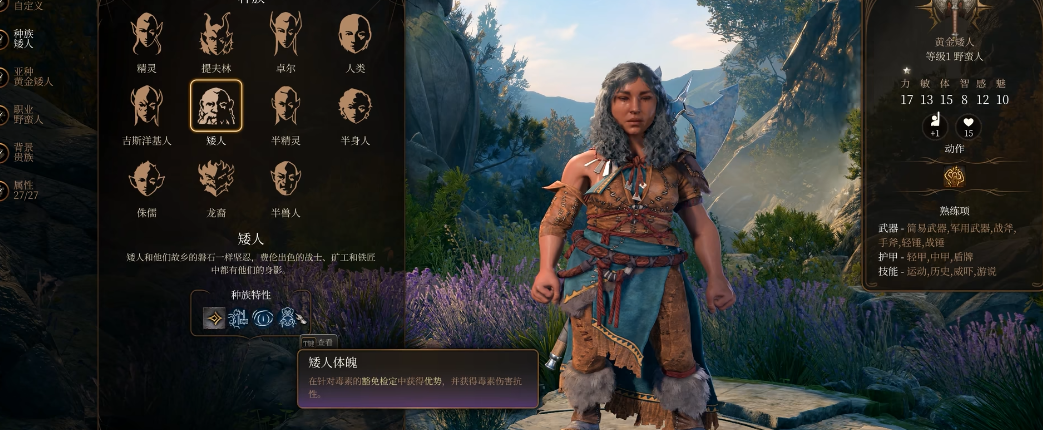Open the 职业 (Class) tab

click(26, 115)
